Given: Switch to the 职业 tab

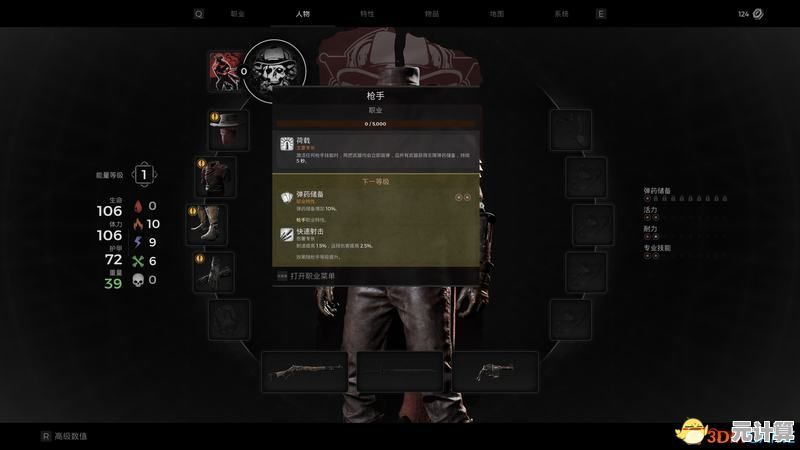Looking at the screenshot, I should [238, 14].
